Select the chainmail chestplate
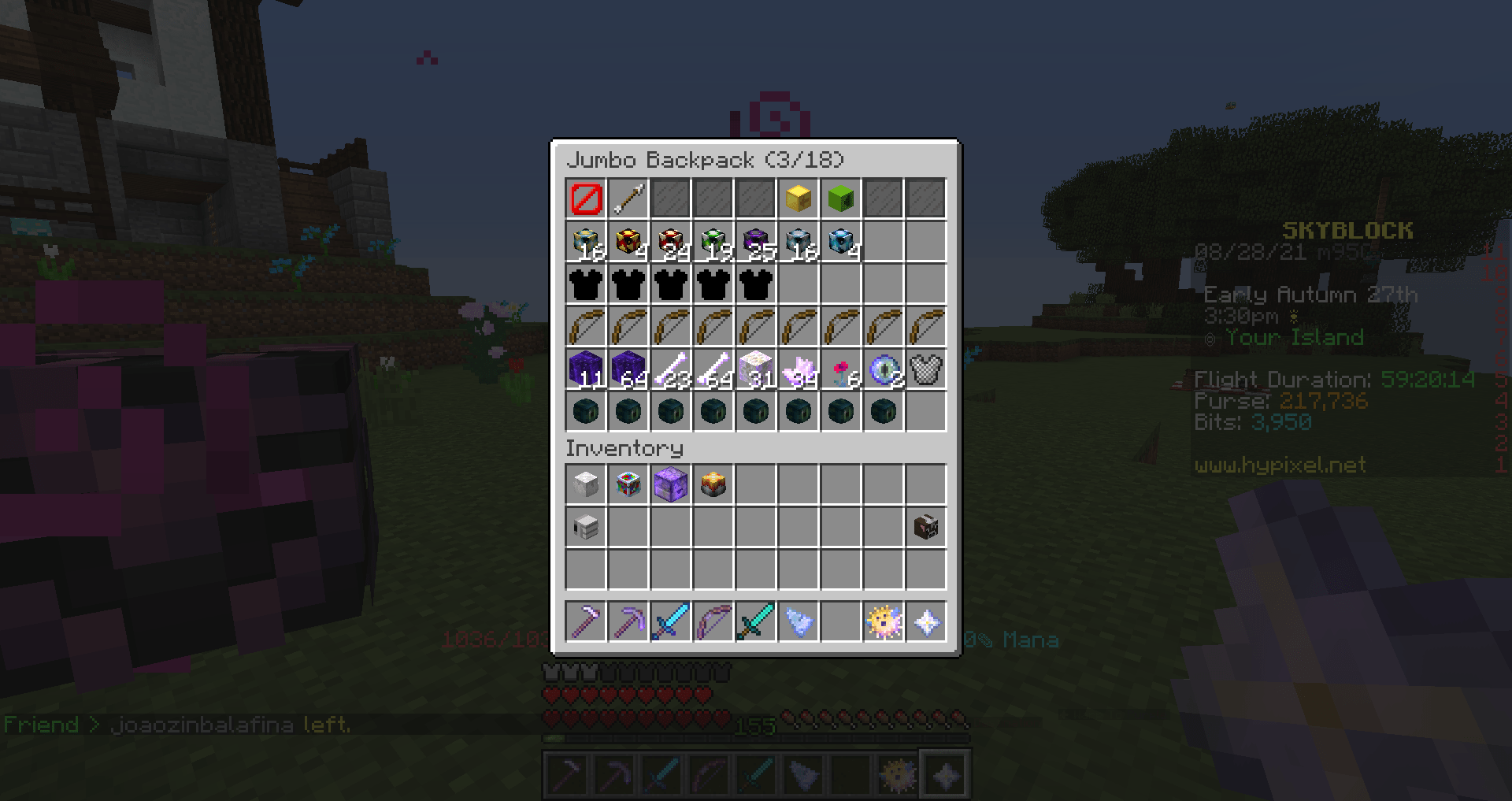This screenshot has width=1512, height=801. pyautogui.click(x=926, y=369)
